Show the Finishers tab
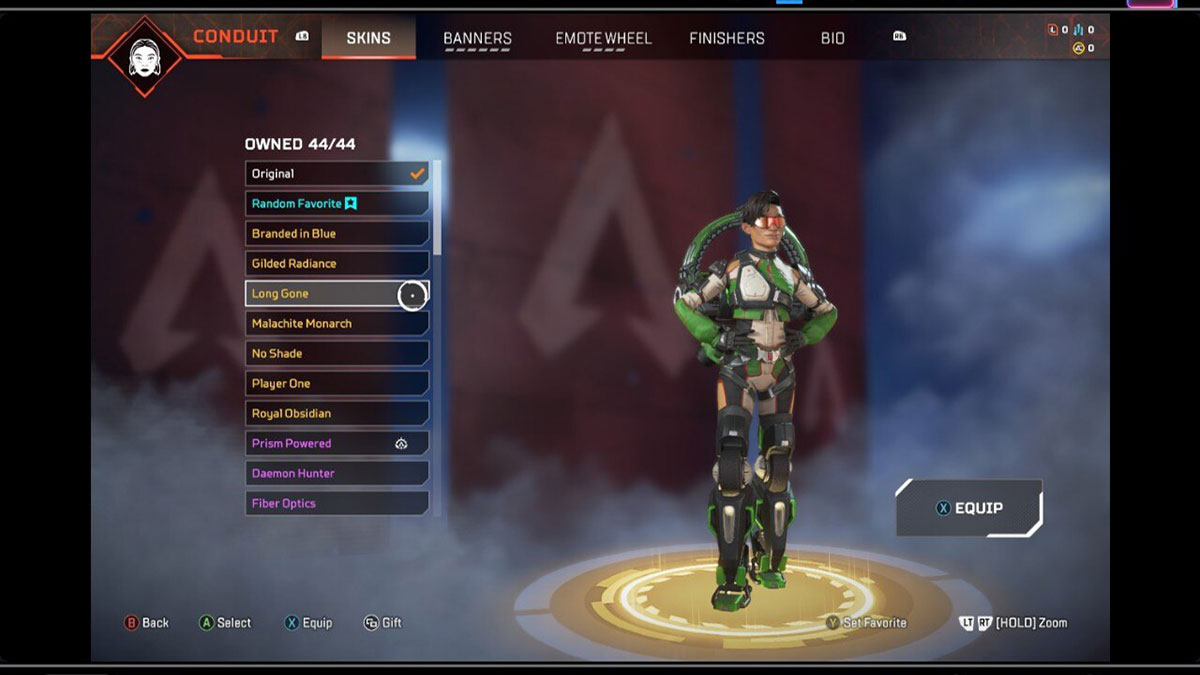Image resolution: width=1200 pixels, height=675 pixels. tap(727, 38)
